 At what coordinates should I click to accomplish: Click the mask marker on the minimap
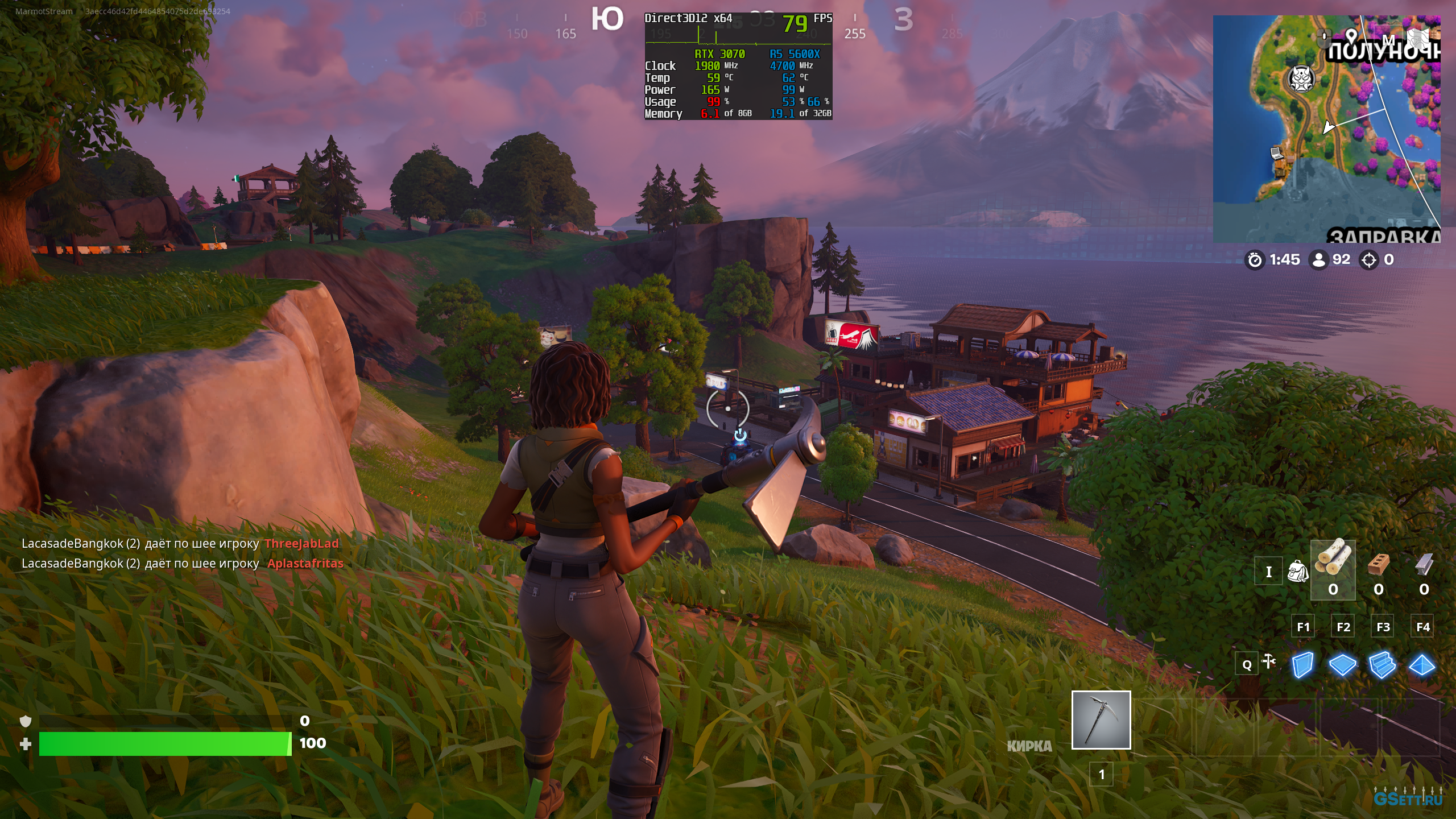1301,78
